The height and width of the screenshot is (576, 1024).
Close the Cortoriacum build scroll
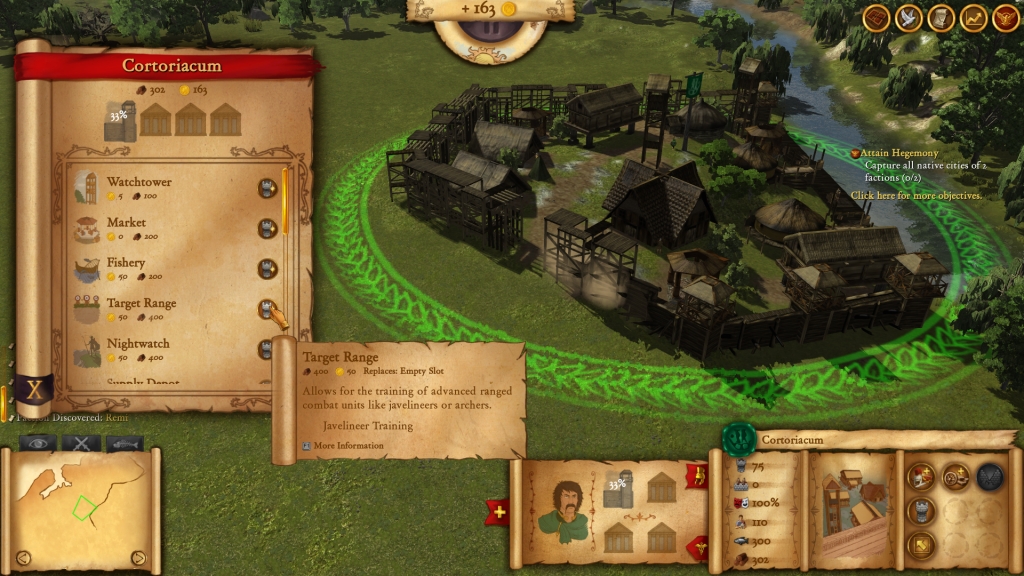tap(33, 390)
